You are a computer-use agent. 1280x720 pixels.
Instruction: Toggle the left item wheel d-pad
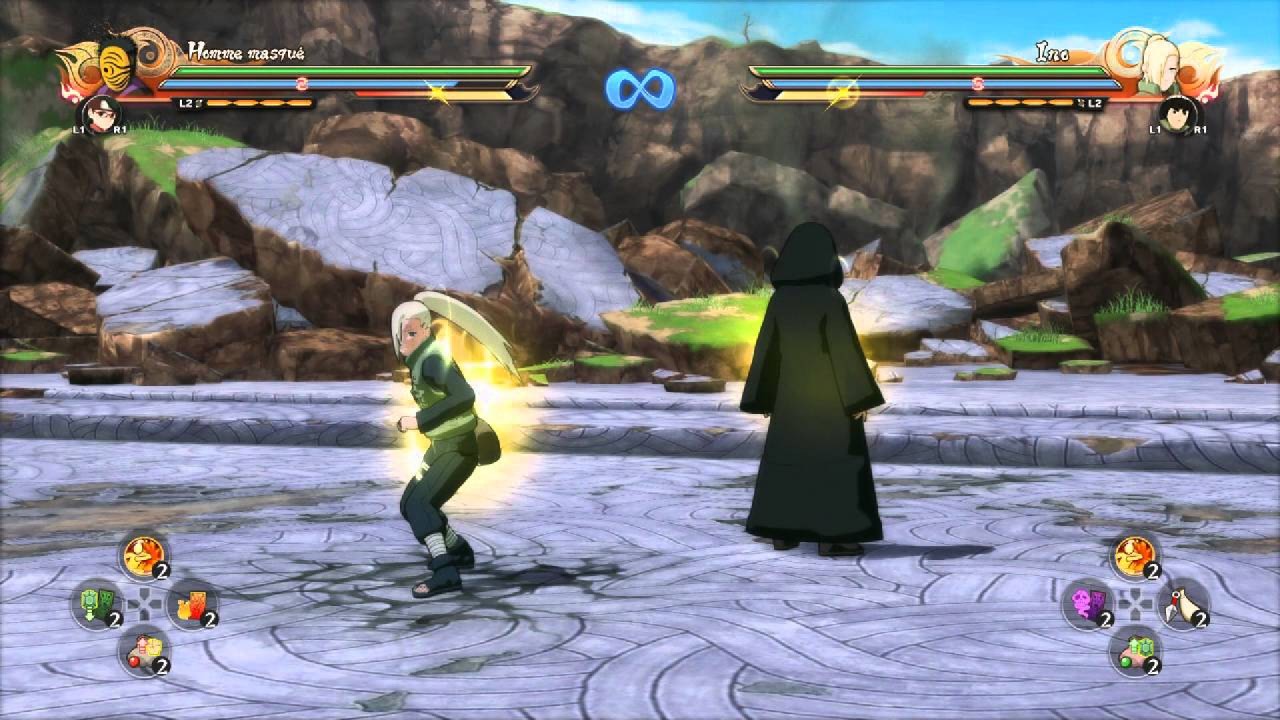pyautogui.click(x=145, y=602)
